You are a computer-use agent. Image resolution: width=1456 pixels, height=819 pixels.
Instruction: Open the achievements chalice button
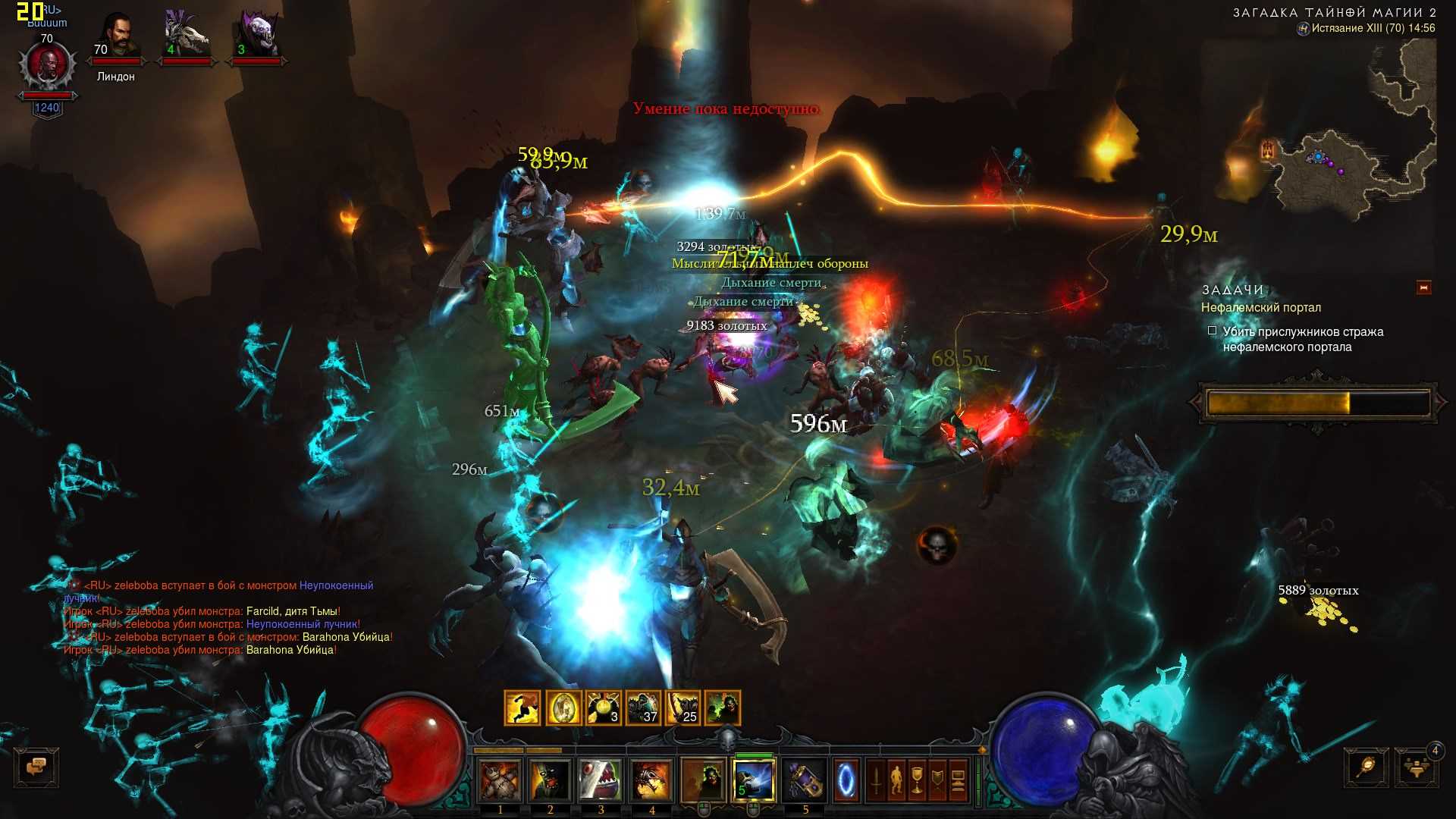click(x=917, y=781)
